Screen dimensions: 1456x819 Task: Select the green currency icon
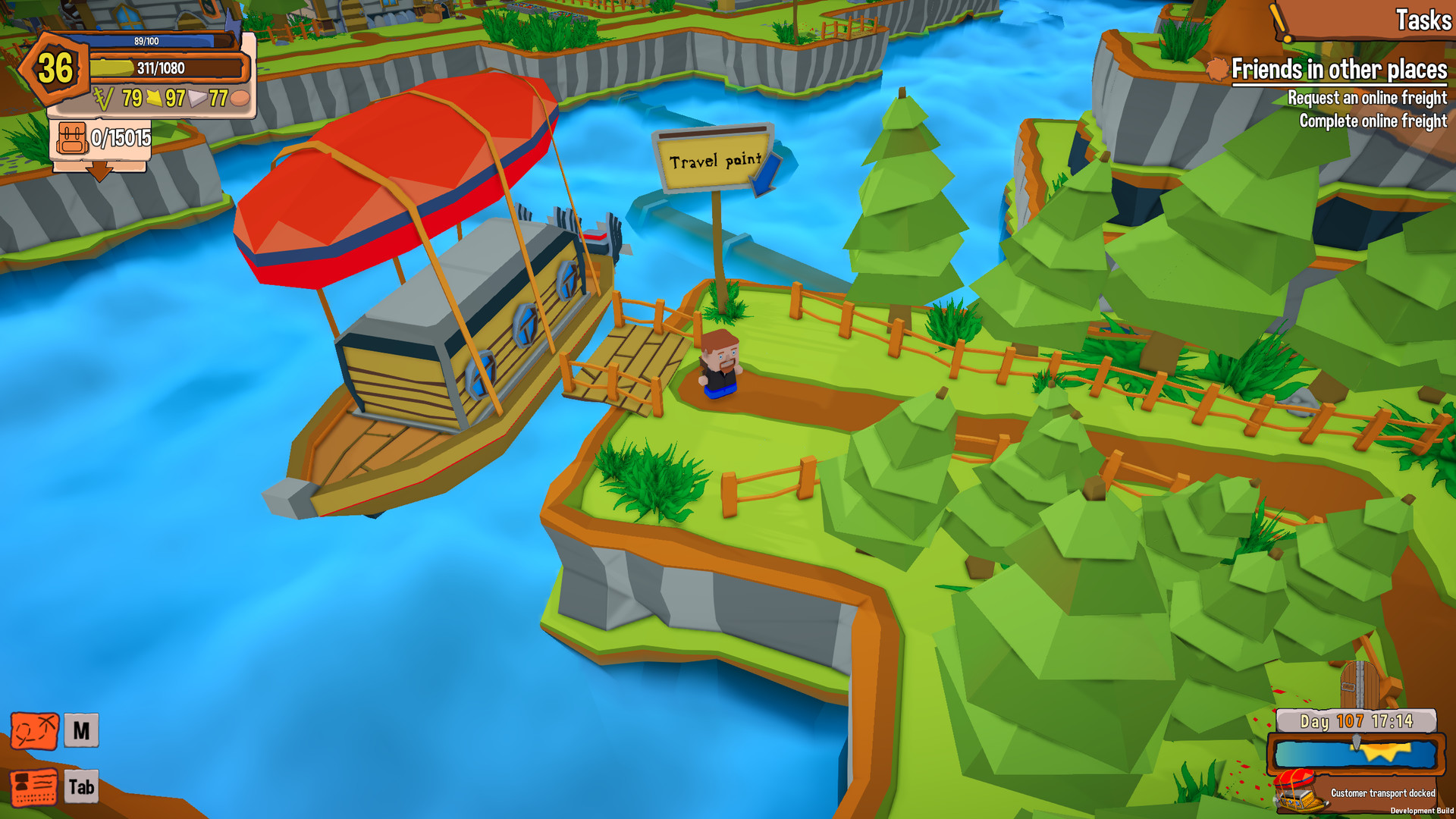point(102,97)
